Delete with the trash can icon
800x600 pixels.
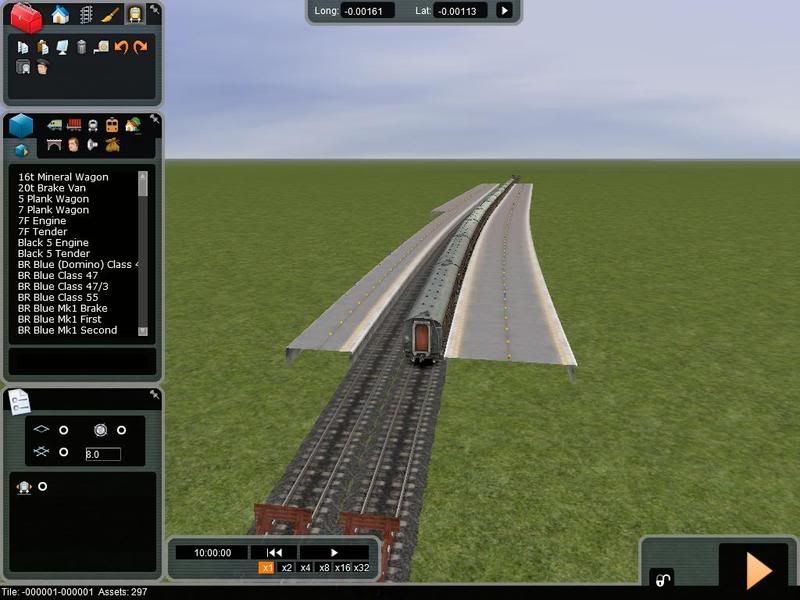(x=81, y=47)
